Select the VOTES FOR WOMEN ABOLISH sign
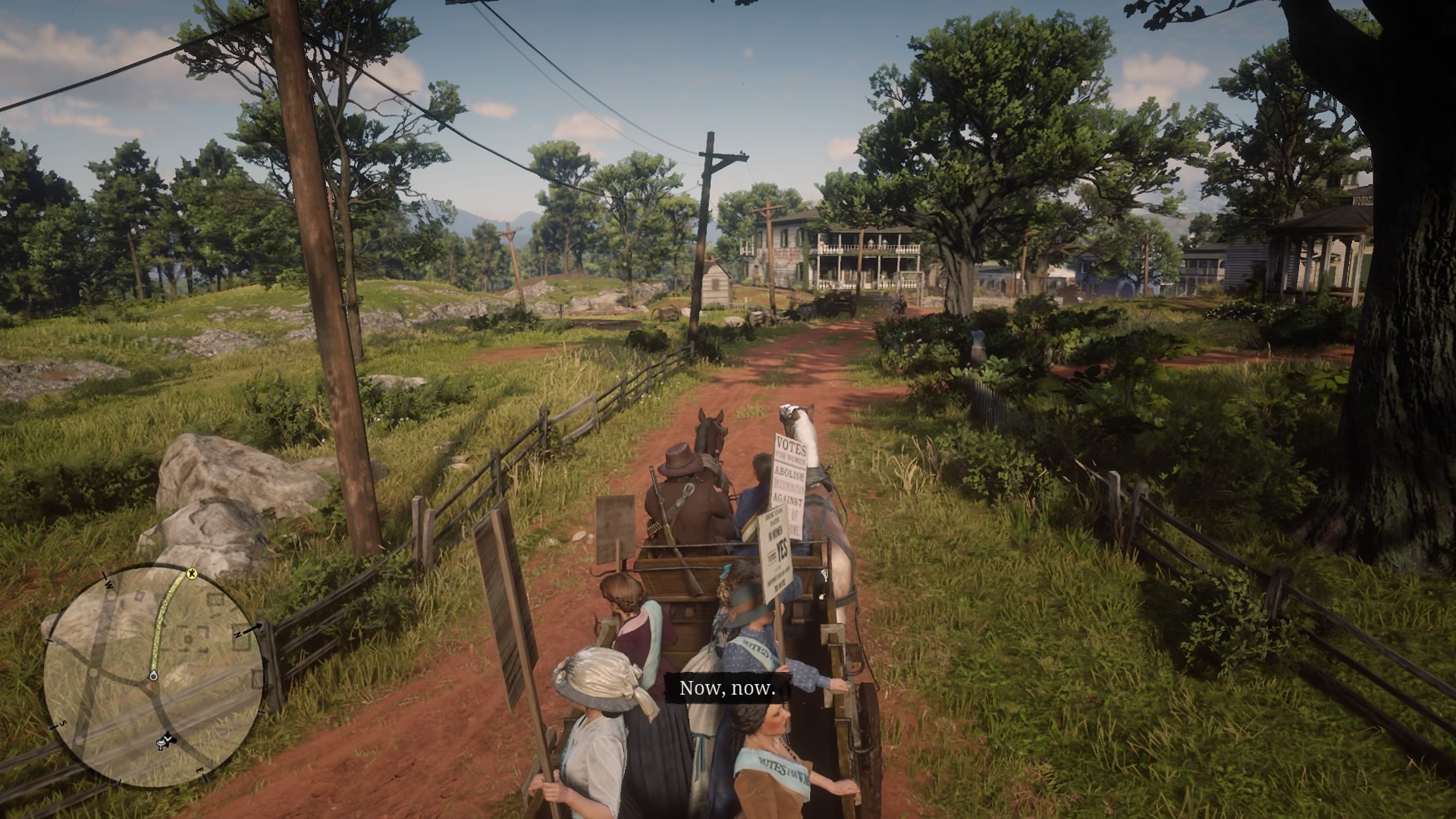Image resolution: width=1456 pixels, height=819 pixels. pos(789,478)
